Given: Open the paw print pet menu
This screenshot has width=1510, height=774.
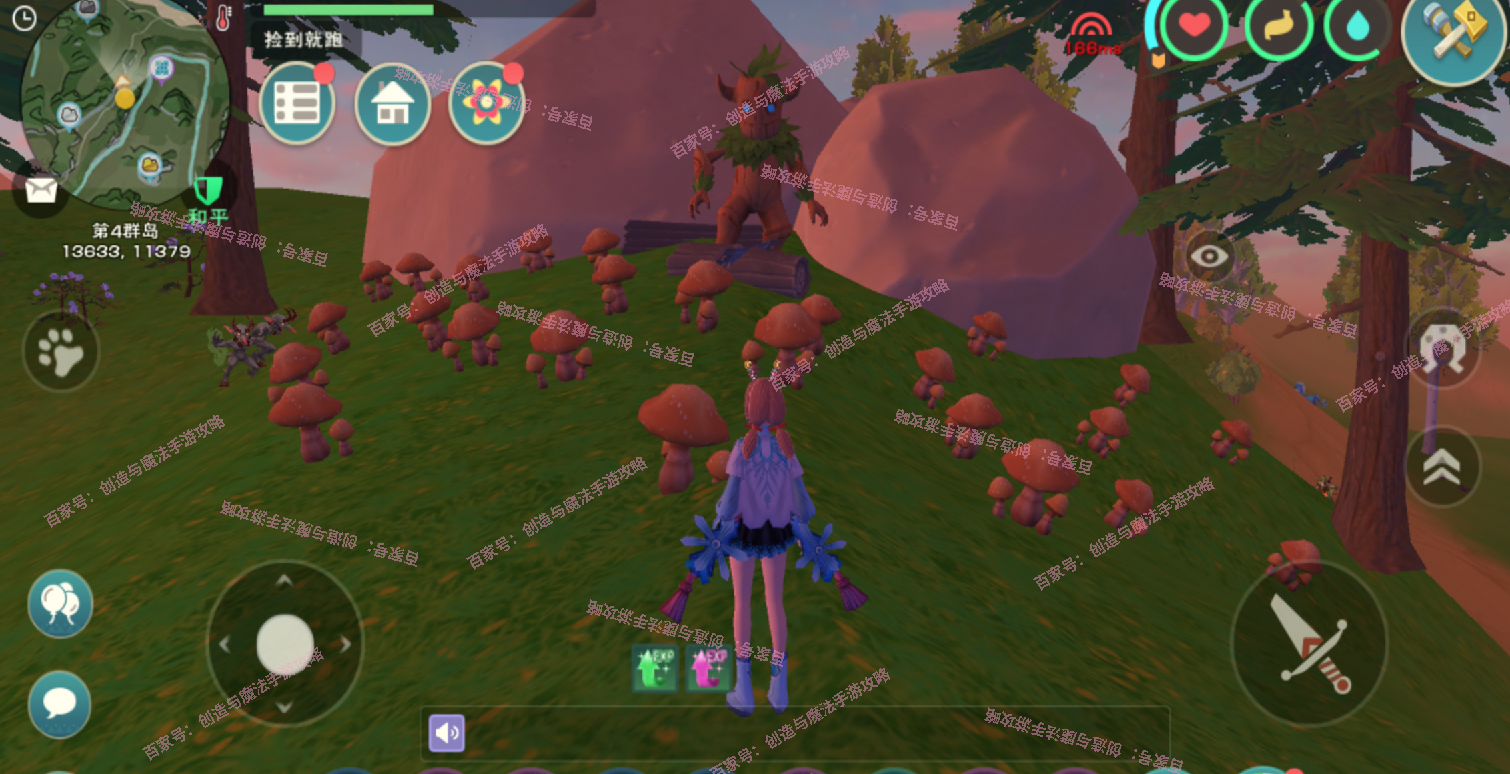Looking at the screenshot, I should click(x=61, y=351).
